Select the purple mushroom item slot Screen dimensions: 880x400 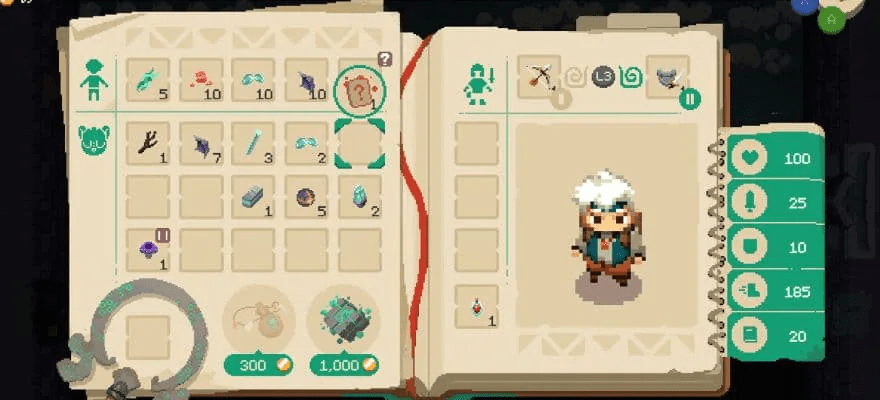tap(148, 248)
